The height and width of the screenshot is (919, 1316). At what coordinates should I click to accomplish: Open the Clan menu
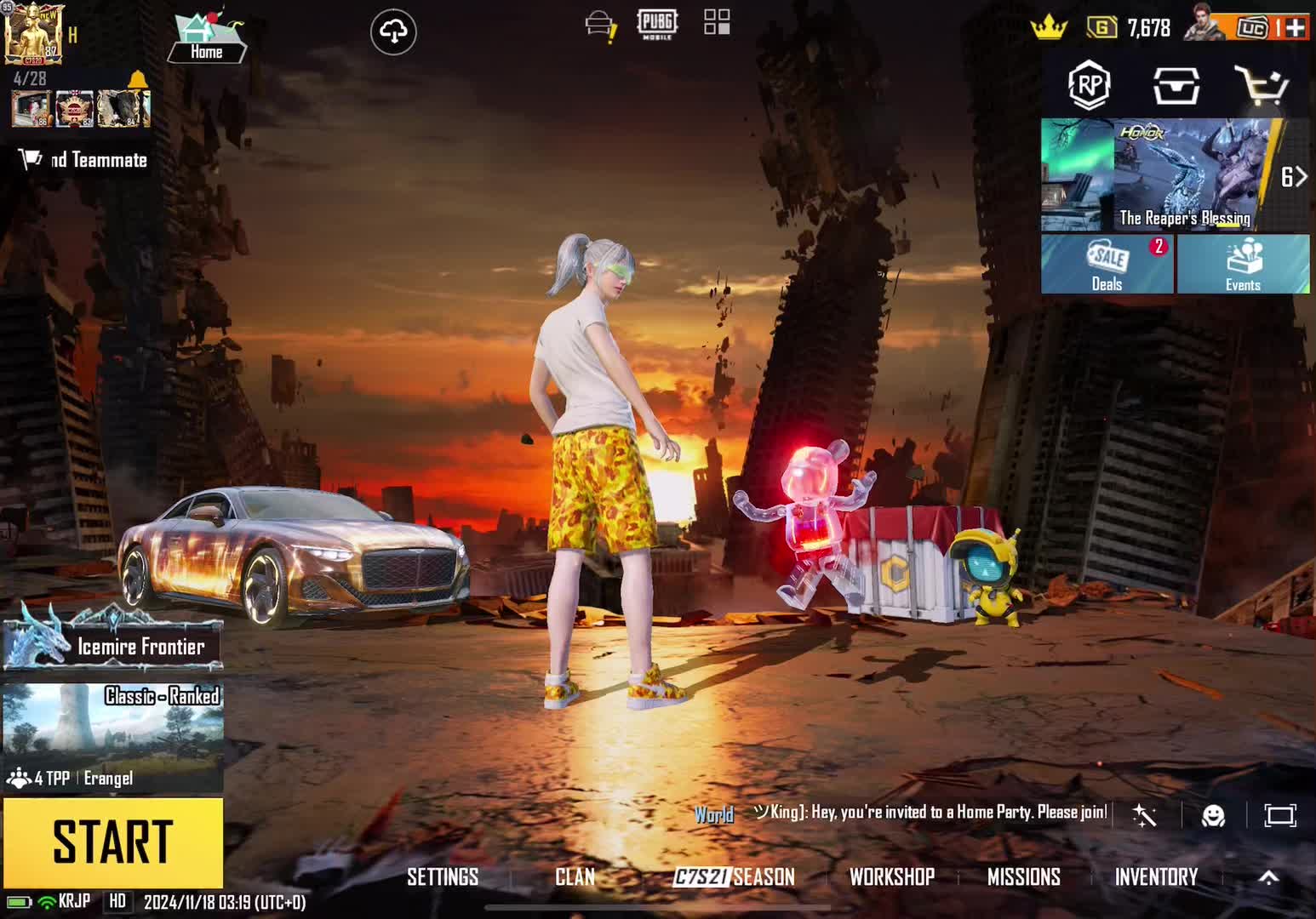point(575,876)
